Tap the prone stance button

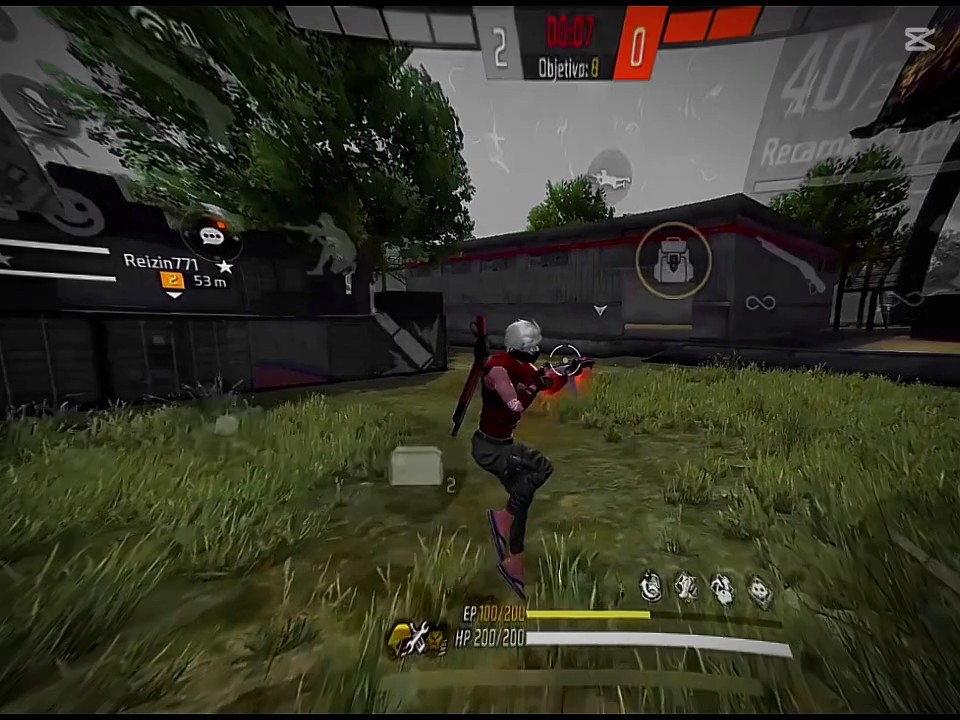click(610, 179)
